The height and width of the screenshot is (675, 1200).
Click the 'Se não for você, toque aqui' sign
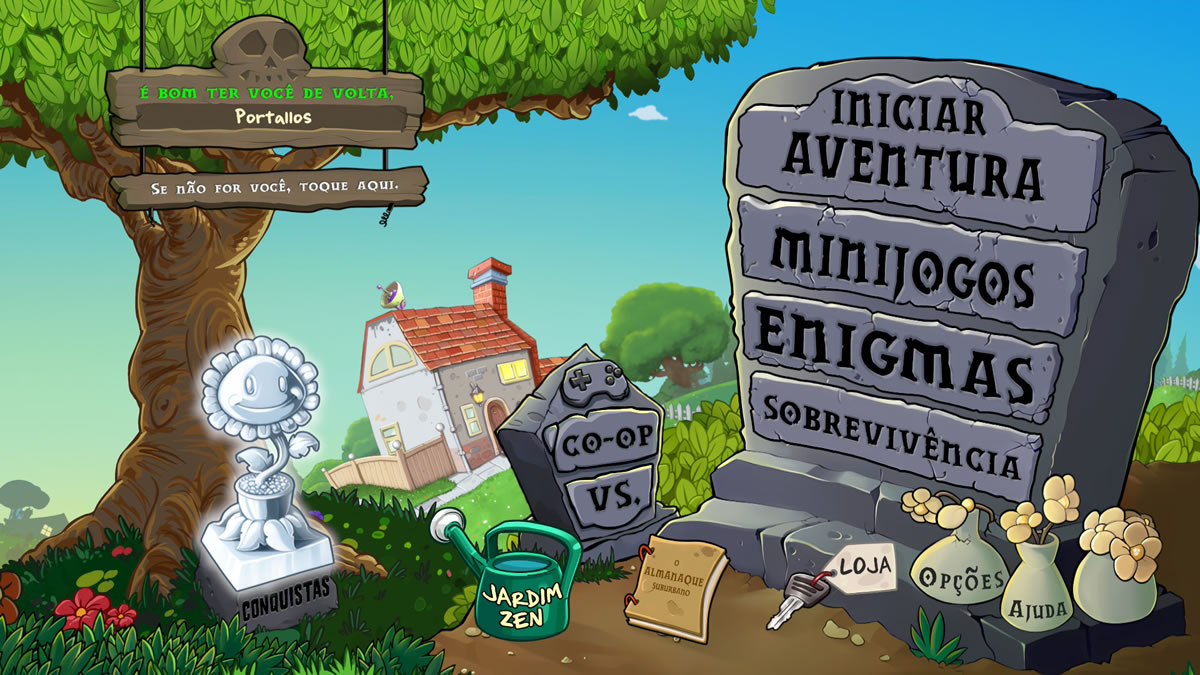[x=270, y=187]
